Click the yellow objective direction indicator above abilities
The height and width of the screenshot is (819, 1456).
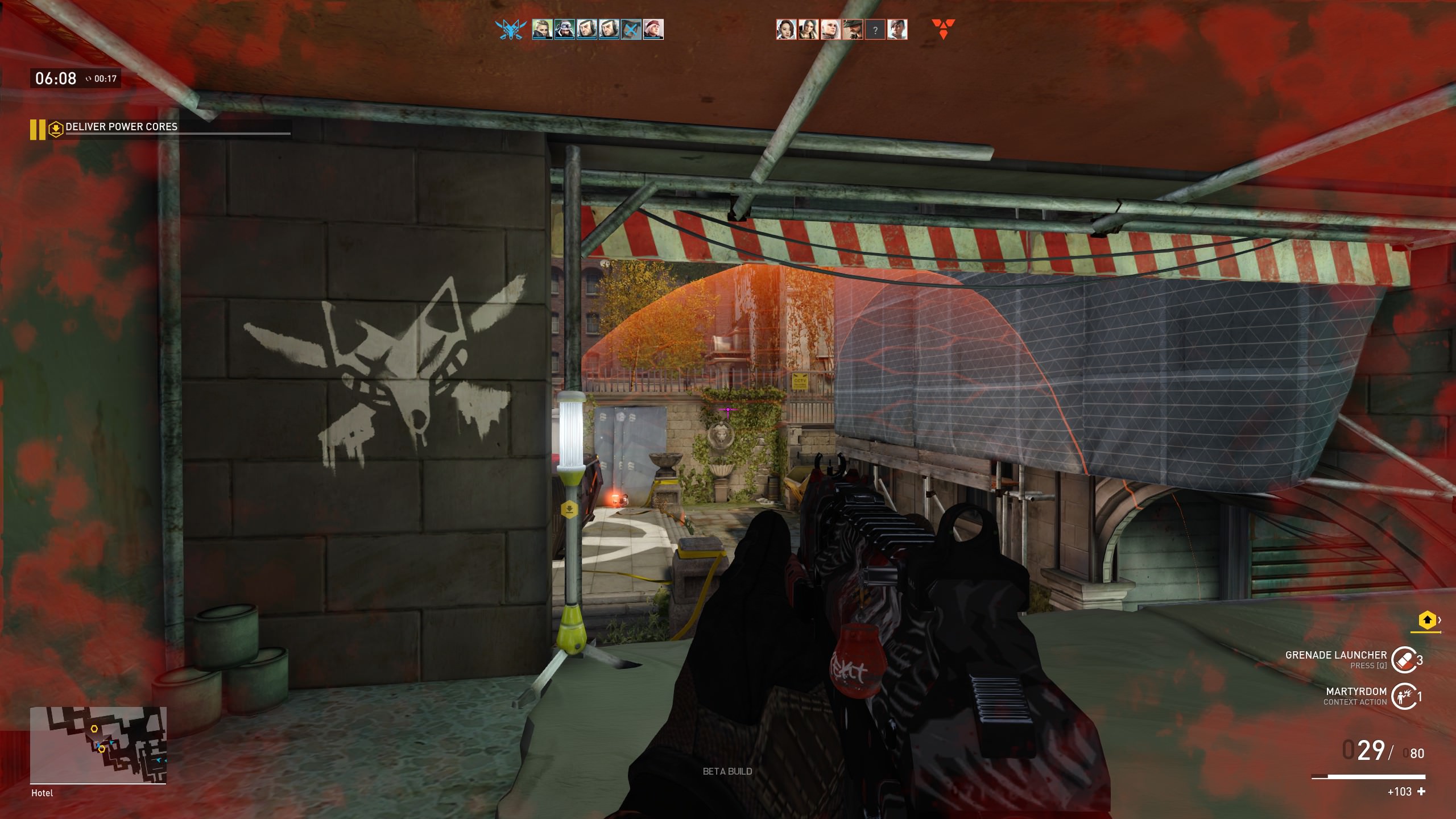pos(1426,621)
